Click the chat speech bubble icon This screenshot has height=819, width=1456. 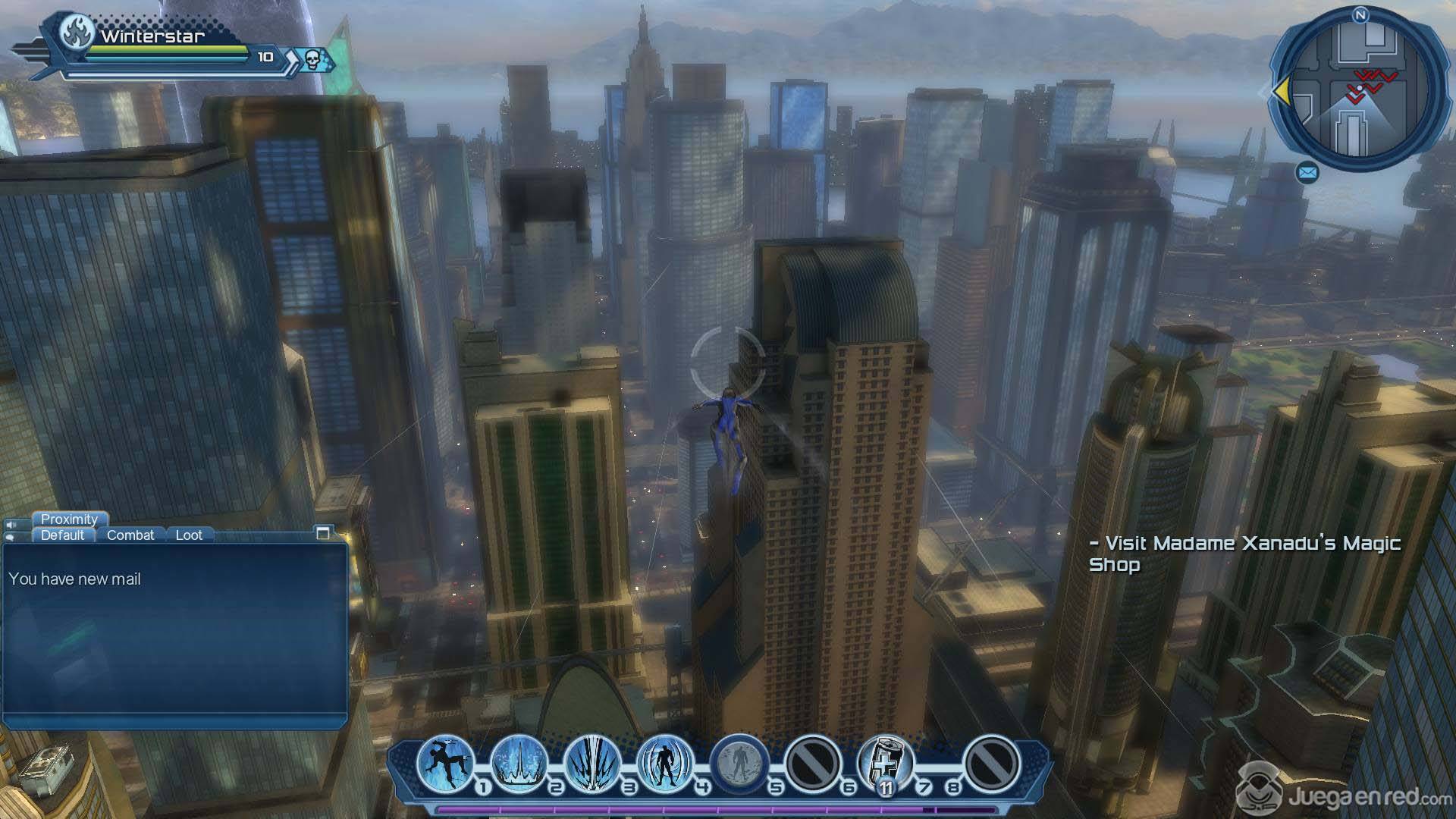point(11,537)
